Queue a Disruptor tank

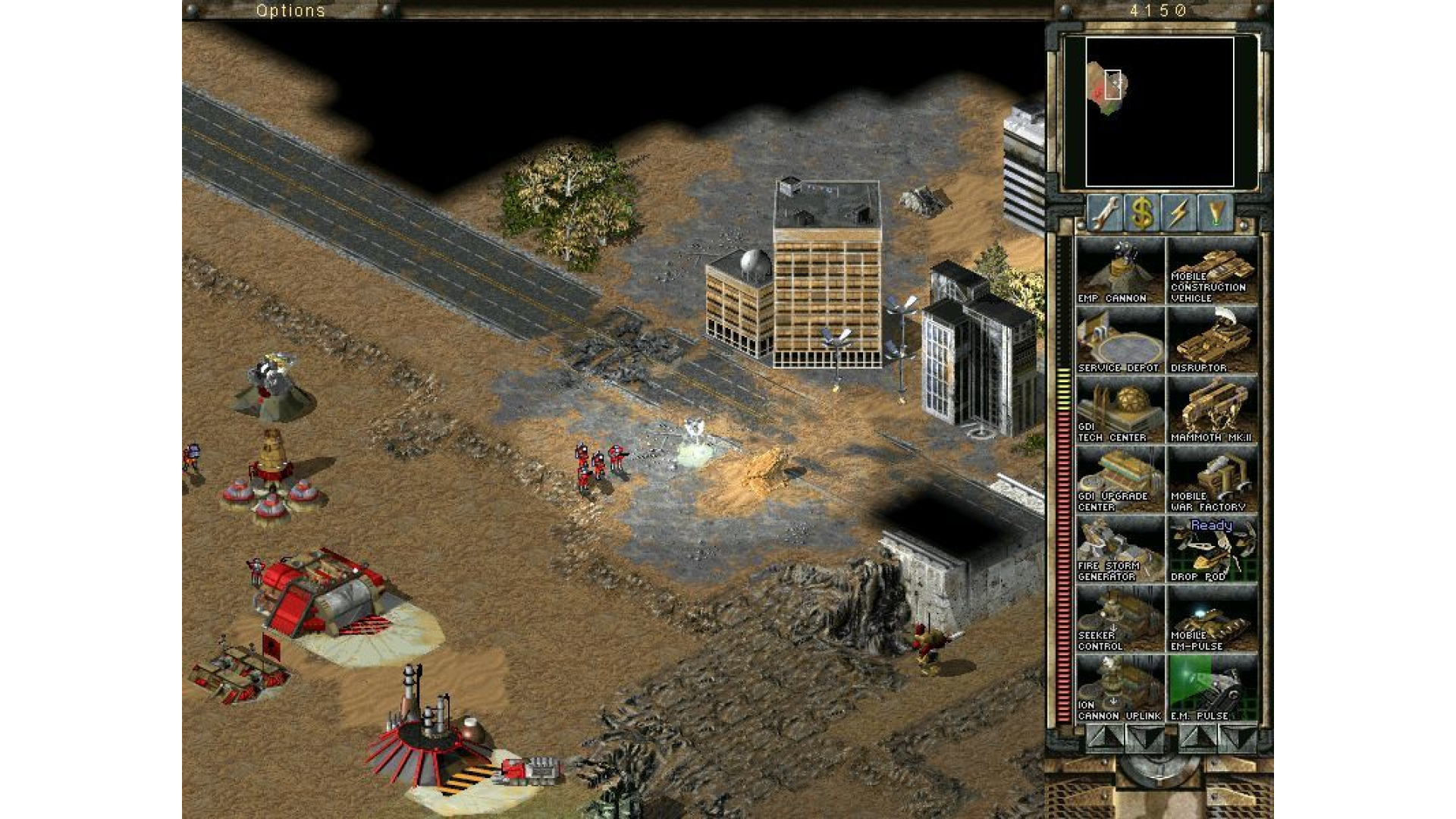1212,339
